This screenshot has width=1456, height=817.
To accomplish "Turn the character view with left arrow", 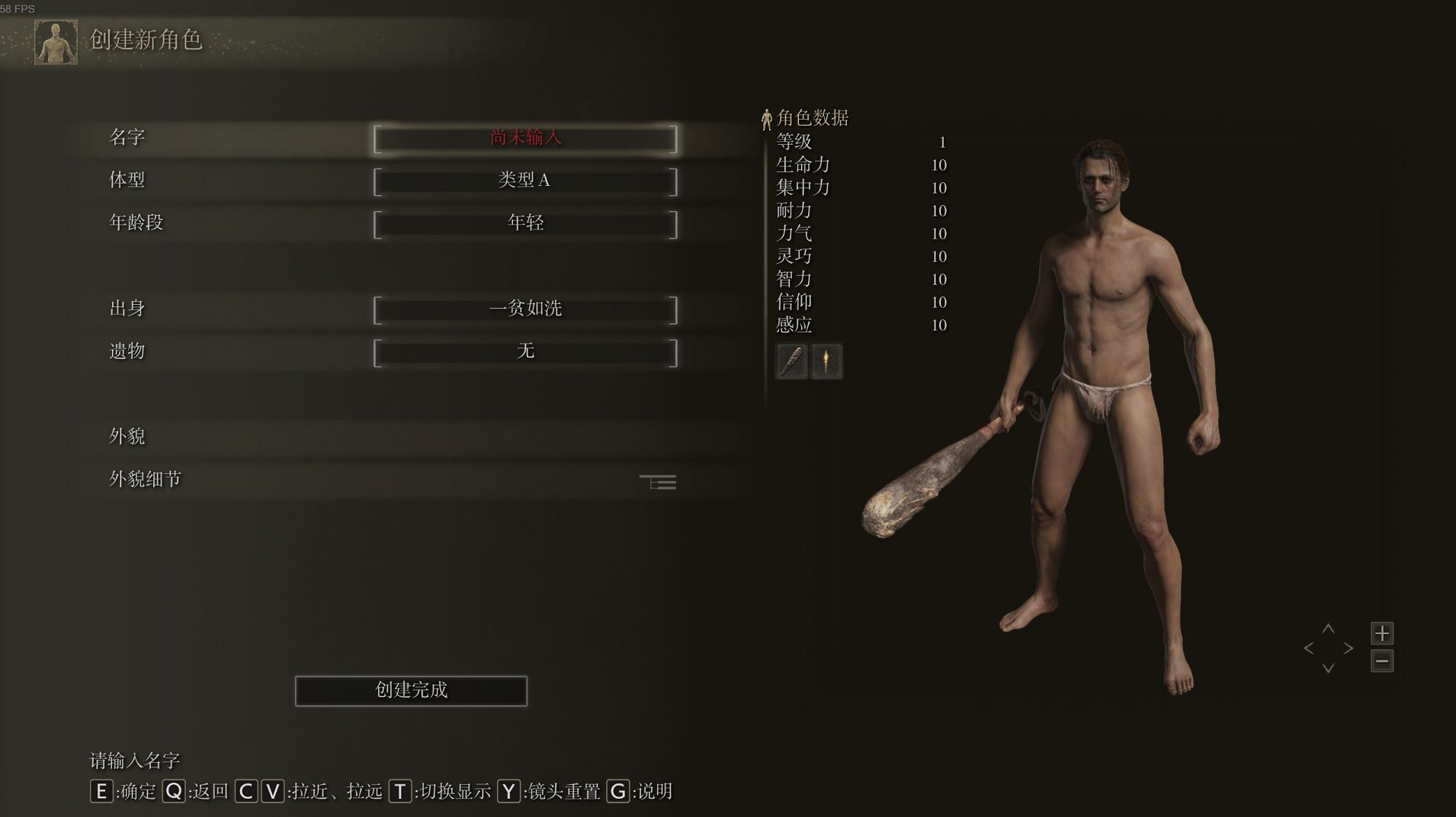I will 1309,649.
